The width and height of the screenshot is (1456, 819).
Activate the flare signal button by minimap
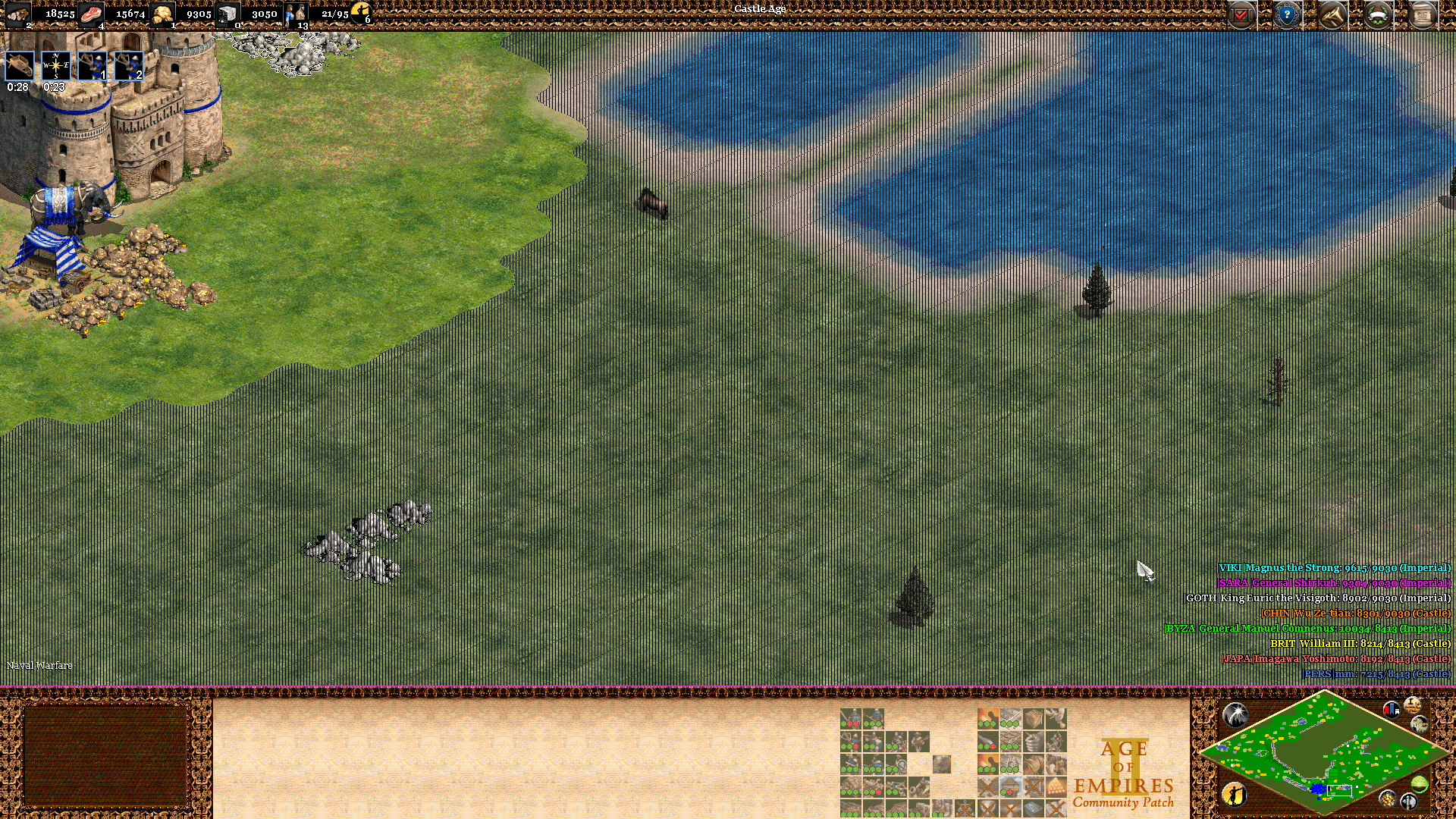1235,714
